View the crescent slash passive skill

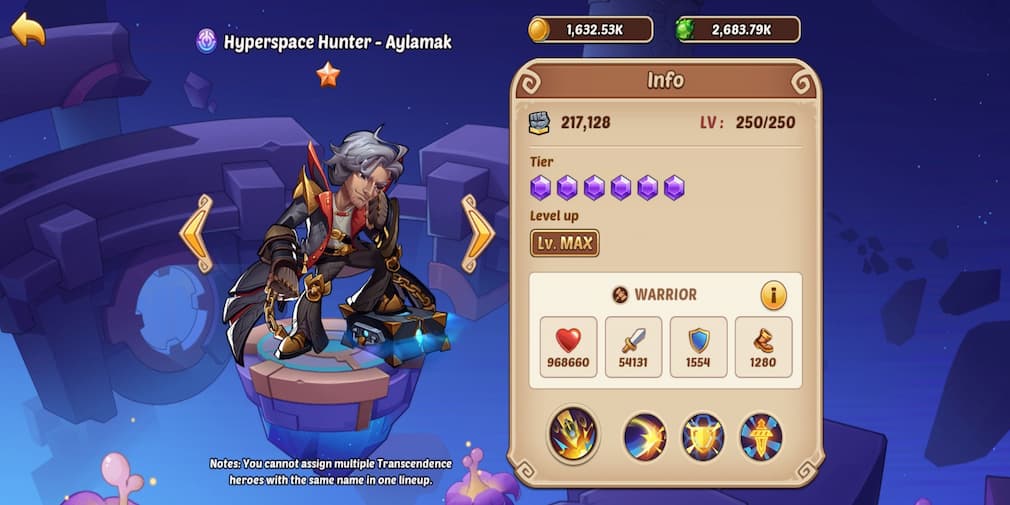[644, 437]
